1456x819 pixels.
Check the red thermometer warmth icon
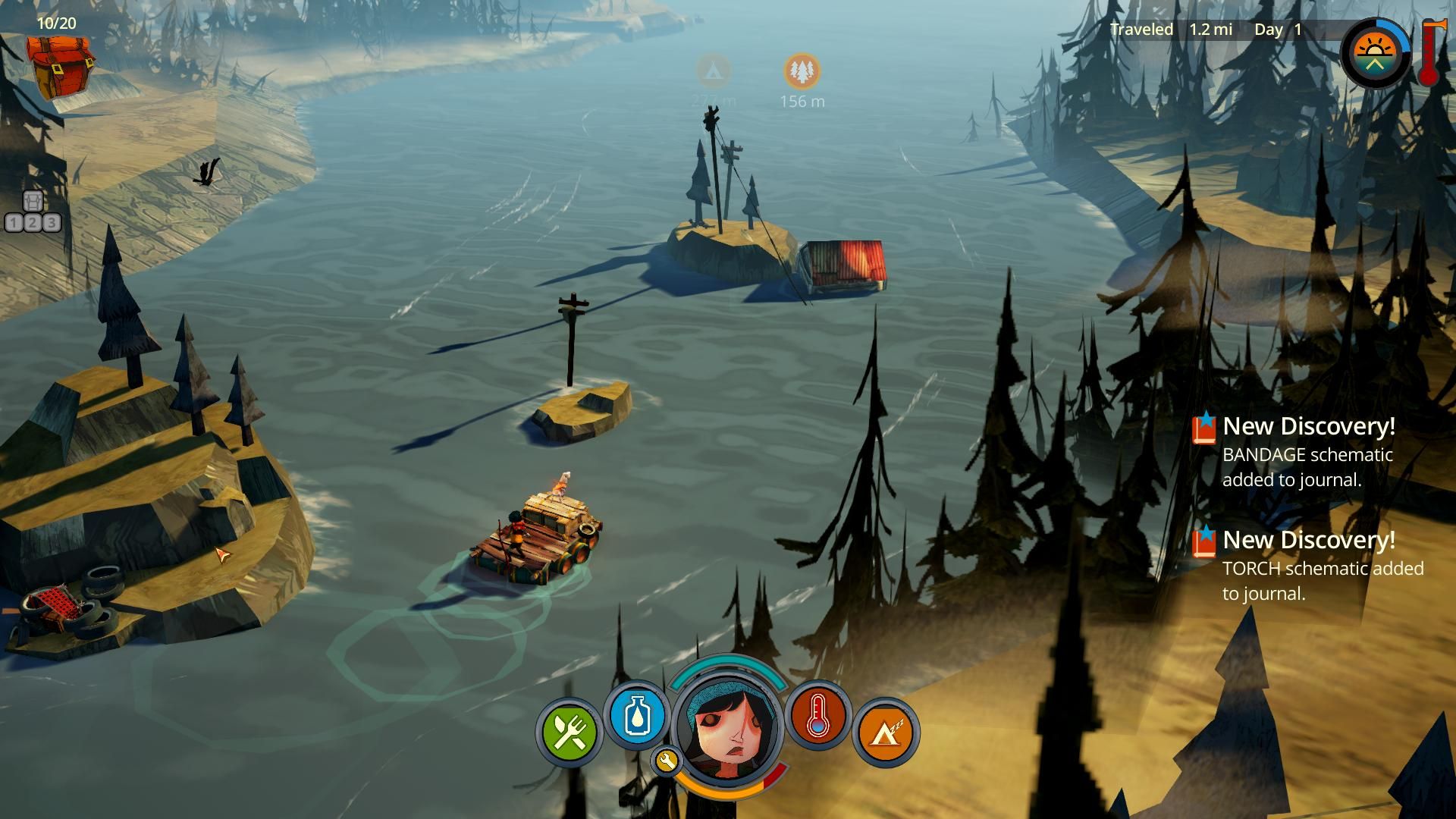pyautogui.click(x=817, y=716)
